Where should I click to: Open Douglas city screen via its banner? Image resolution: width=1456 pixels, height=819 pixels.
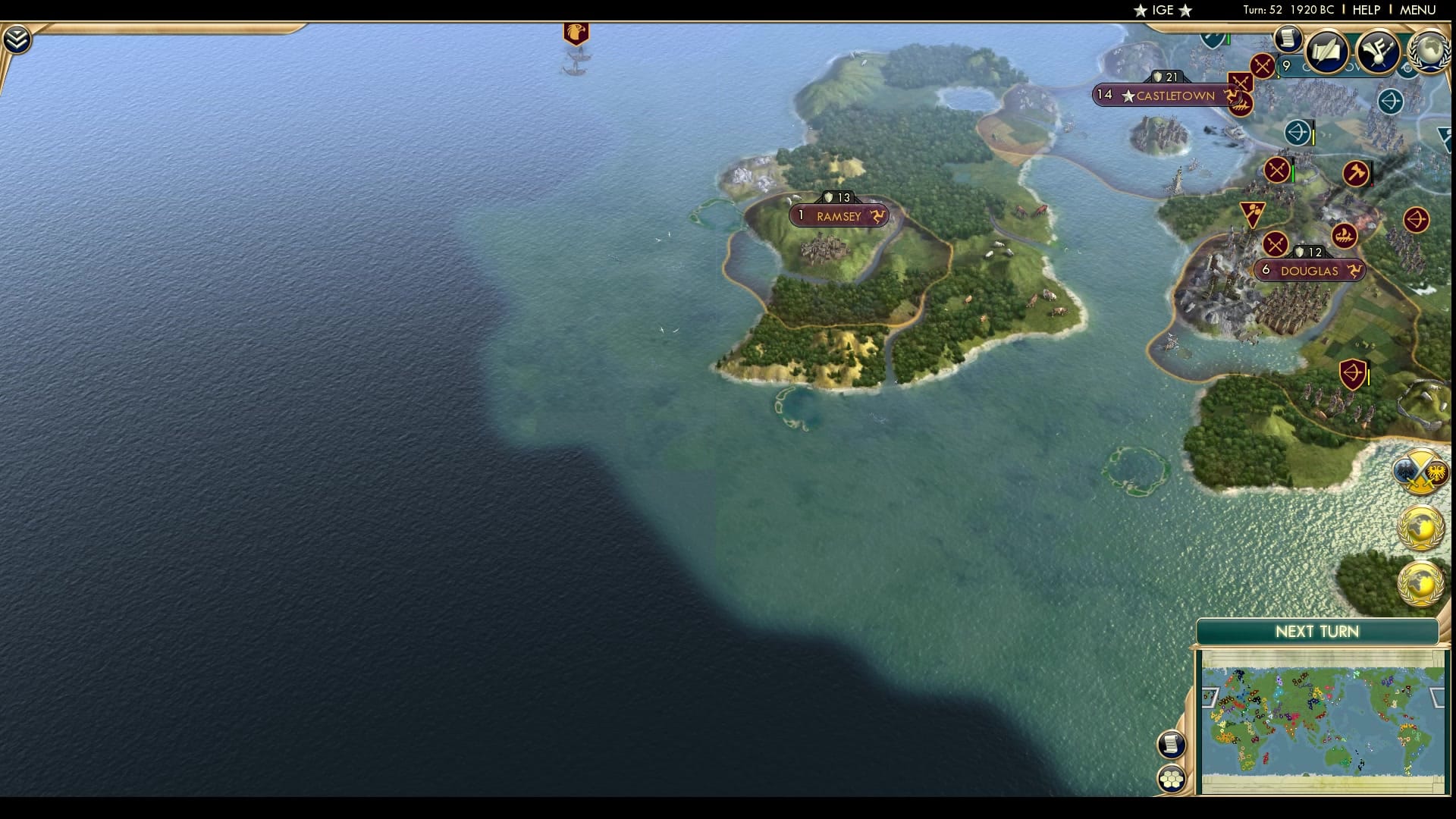[x=1309, y=271]
